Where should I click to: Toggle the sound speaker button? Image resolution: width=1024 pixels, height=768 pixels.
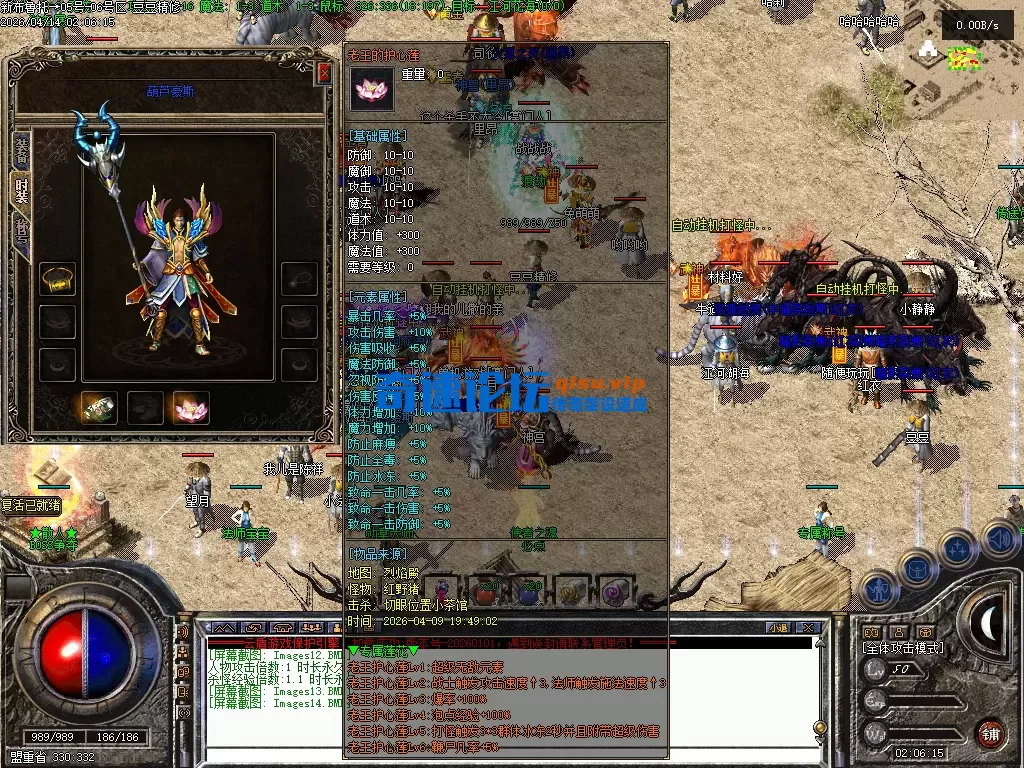pyautogui.click(x=1000, y=540)
